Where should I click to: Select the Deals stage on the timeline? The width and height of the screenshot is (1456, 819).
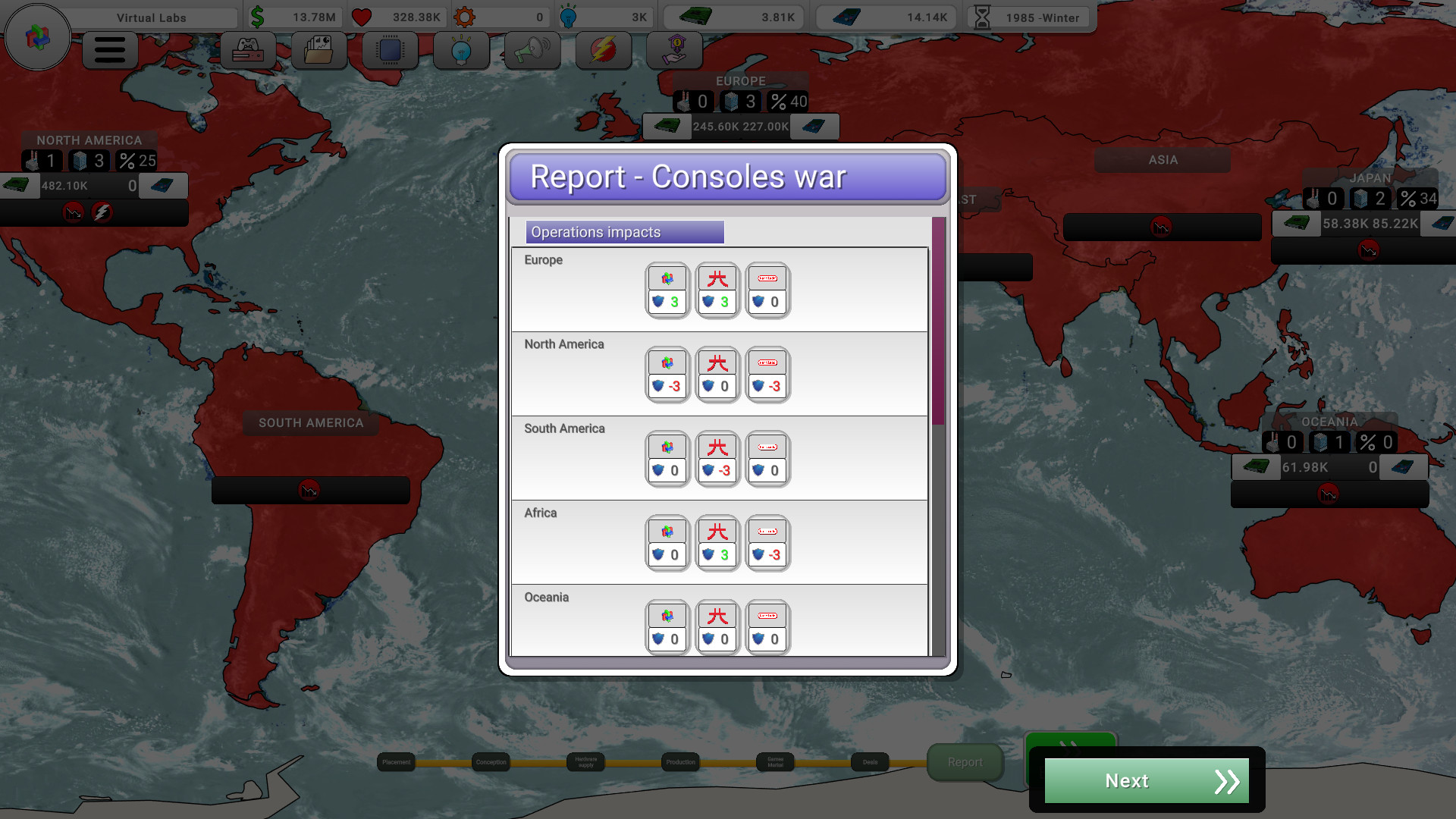pos(870,762)
